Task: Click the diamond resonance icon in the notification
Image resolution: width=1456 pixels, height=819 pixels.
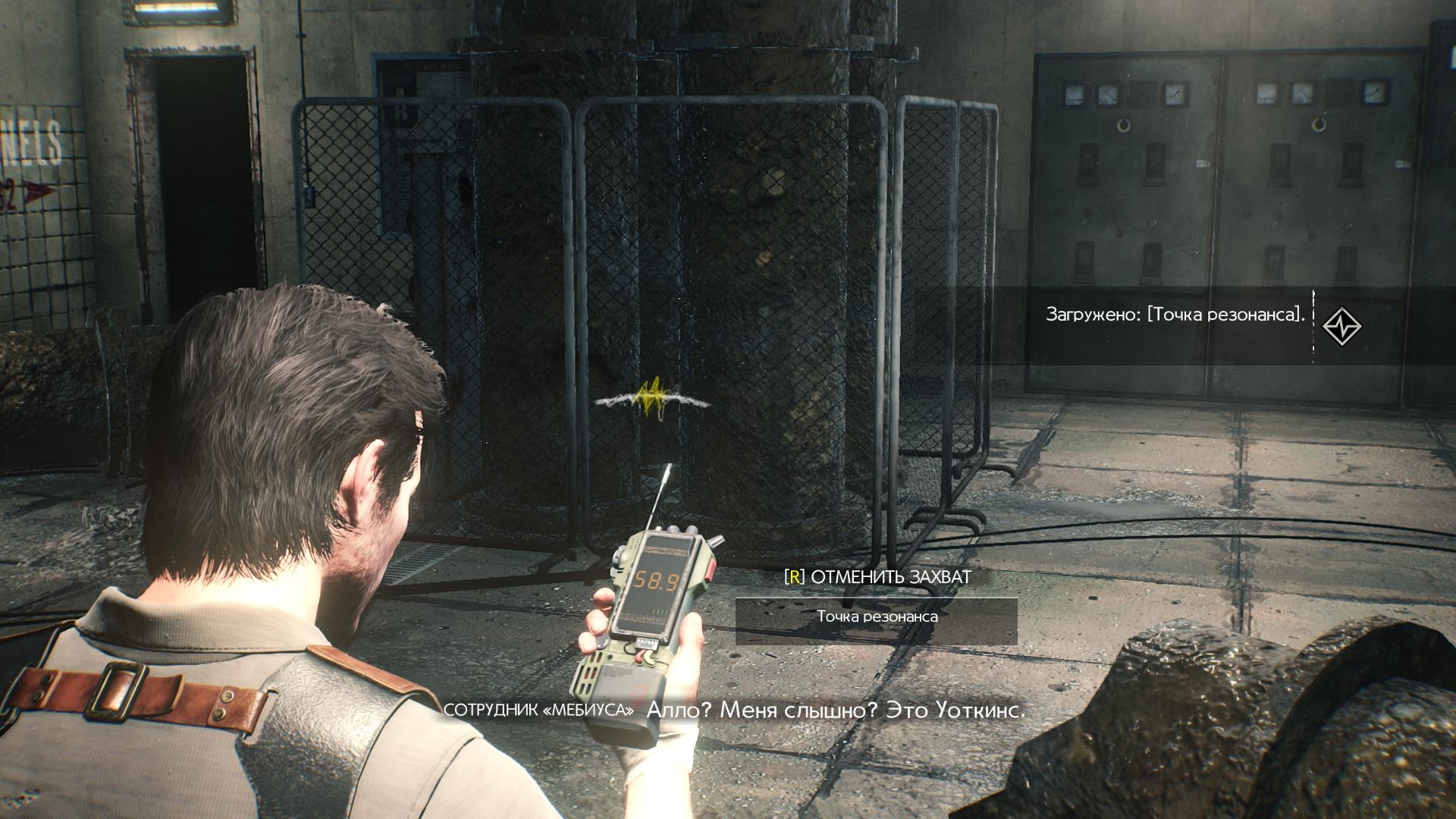Action: (x=1341, y=327)
